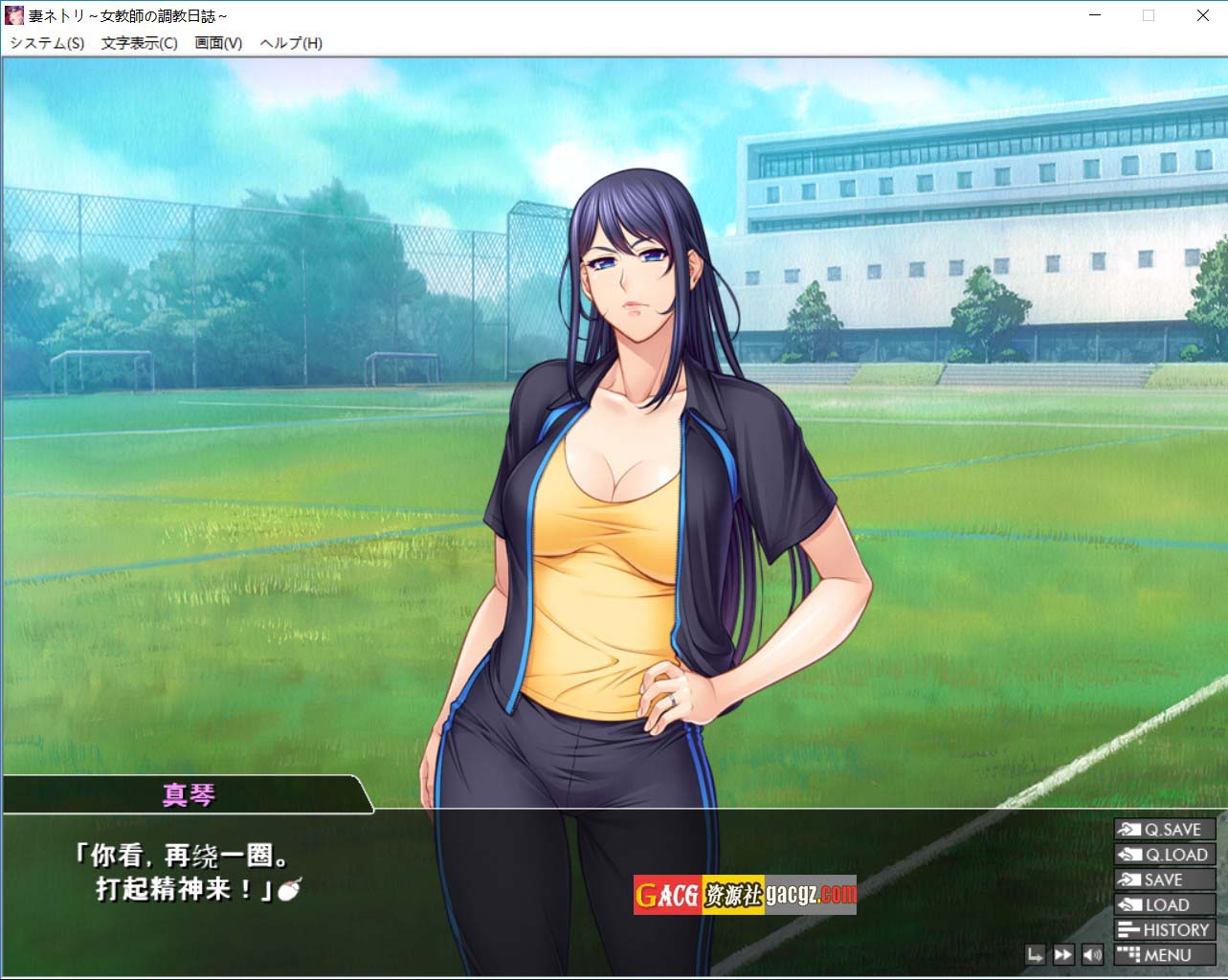Open the 文字表示(C) menu
Screen dimensions: 1228x980
(x=140, y=43)
